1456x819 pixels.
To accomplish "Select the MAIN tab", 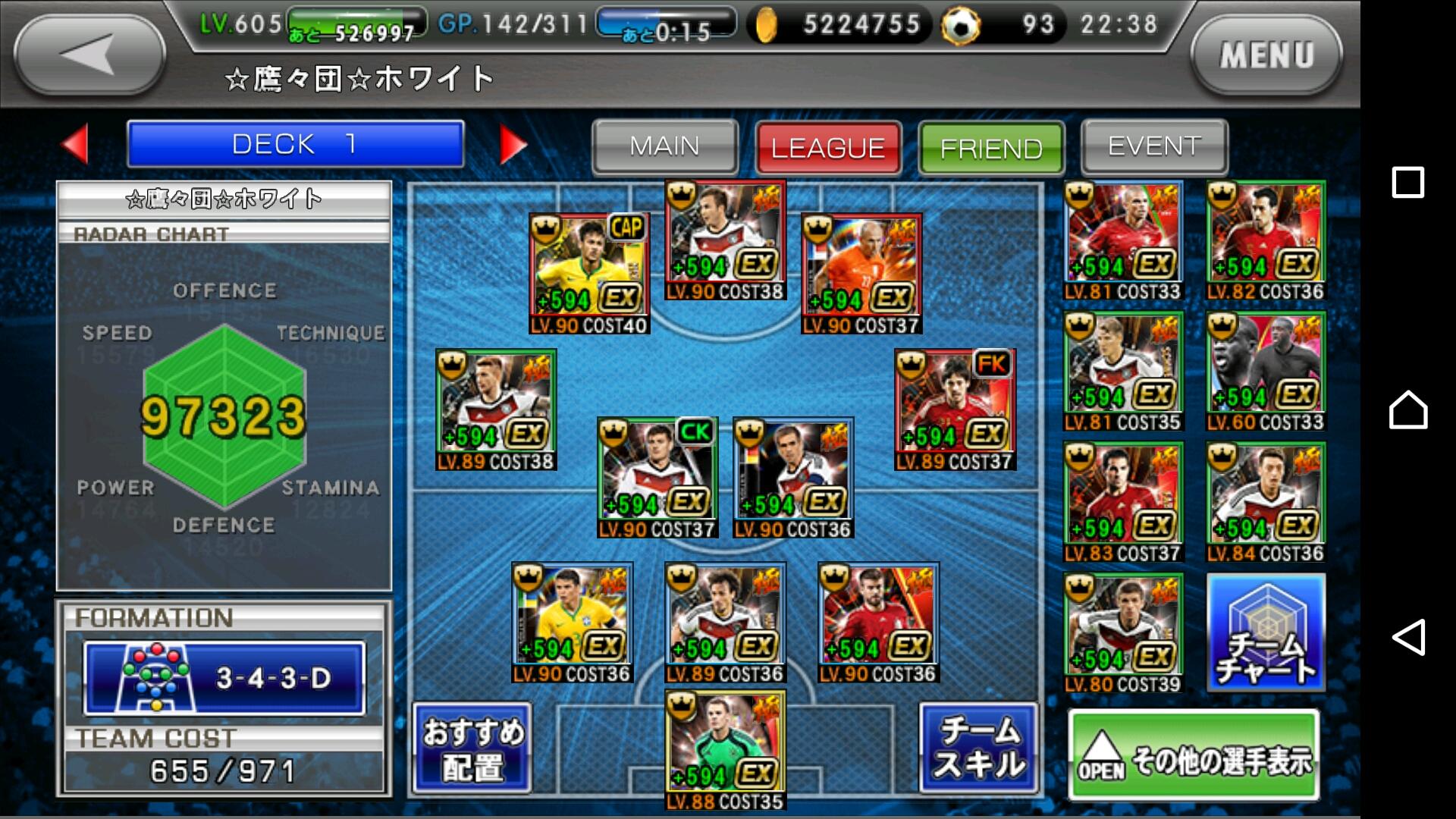I will click(x=664, y=146).
